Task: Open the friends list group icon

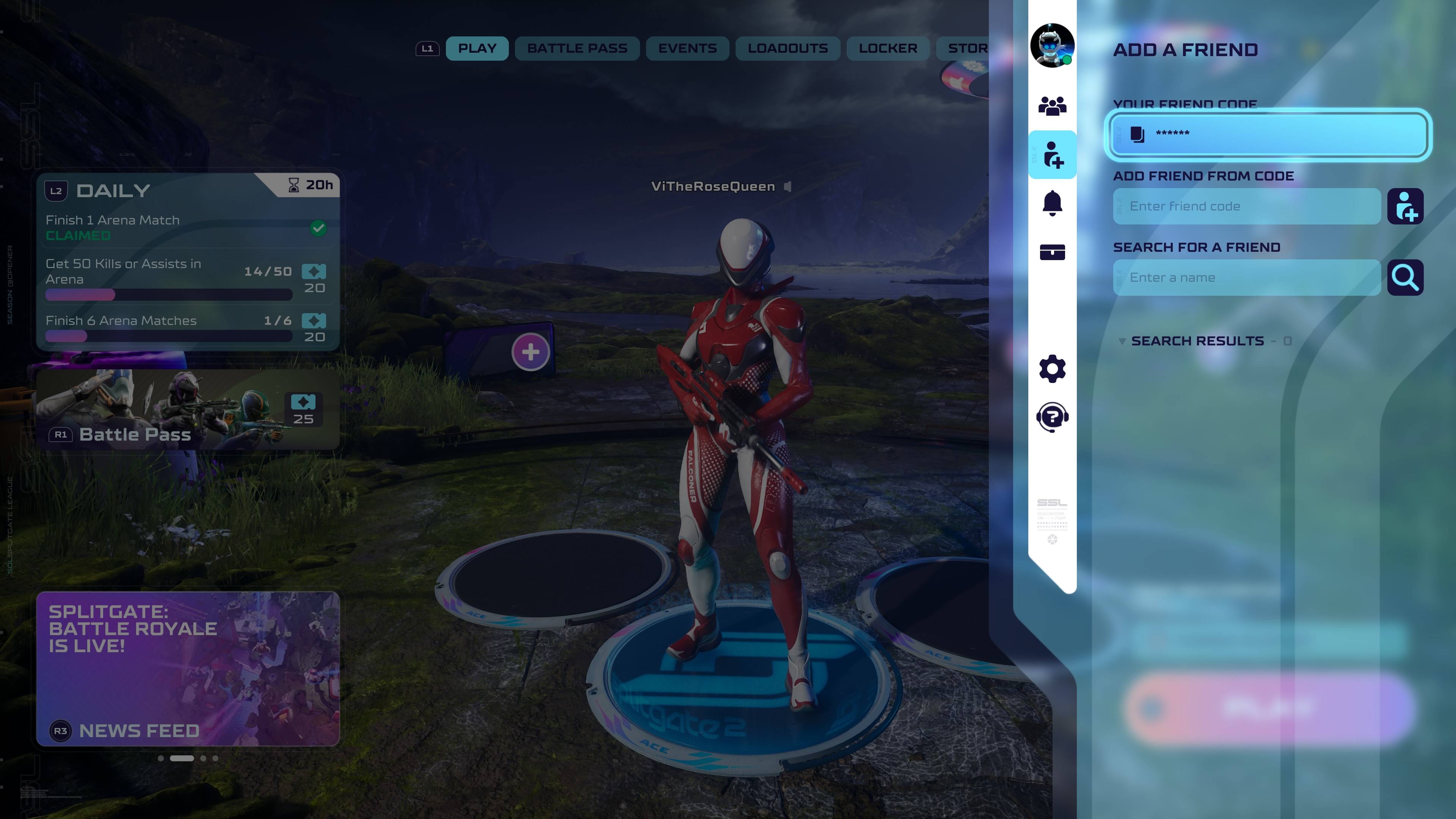Action: [1052, 106]
